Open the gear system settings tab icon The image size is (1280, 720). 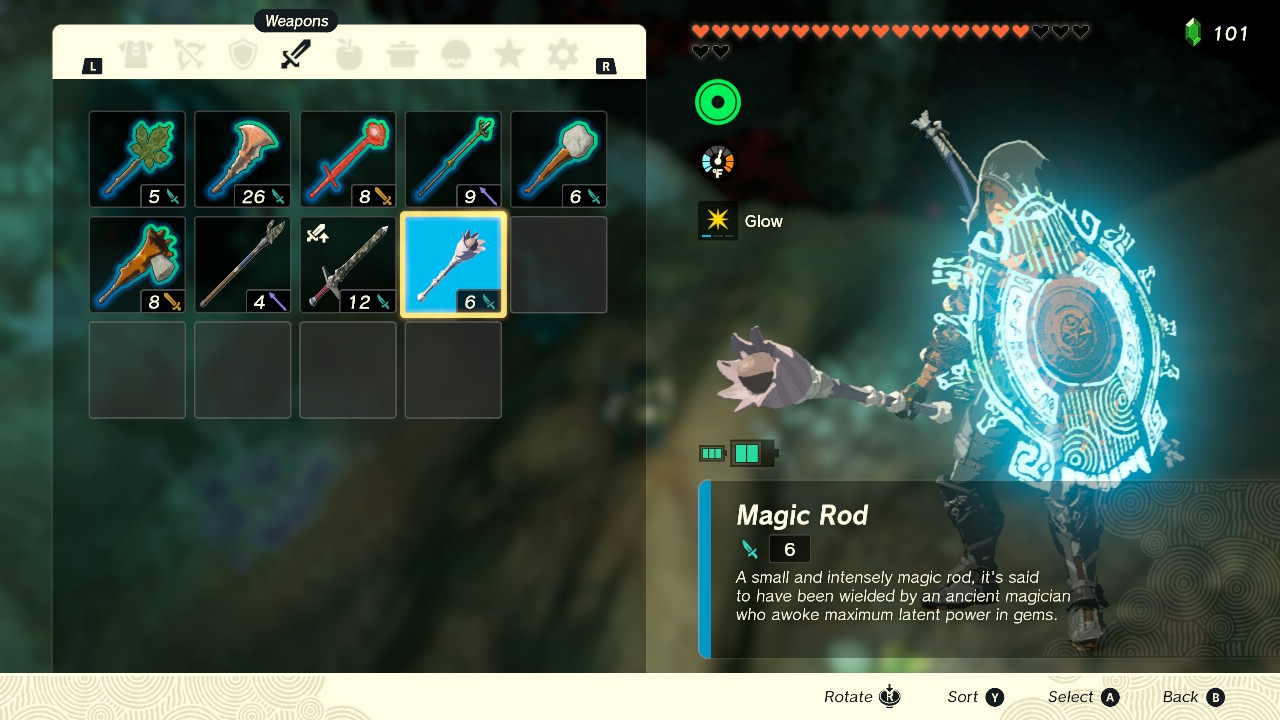[563, 54]
